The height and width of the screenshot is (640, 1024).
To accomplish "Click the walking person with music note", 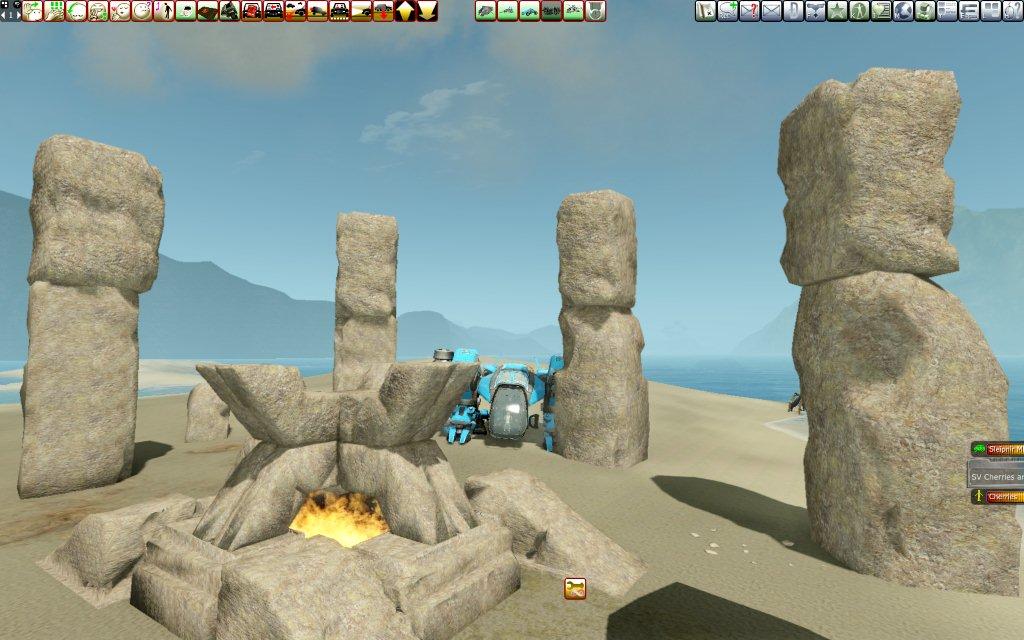I will pos(164,11).
